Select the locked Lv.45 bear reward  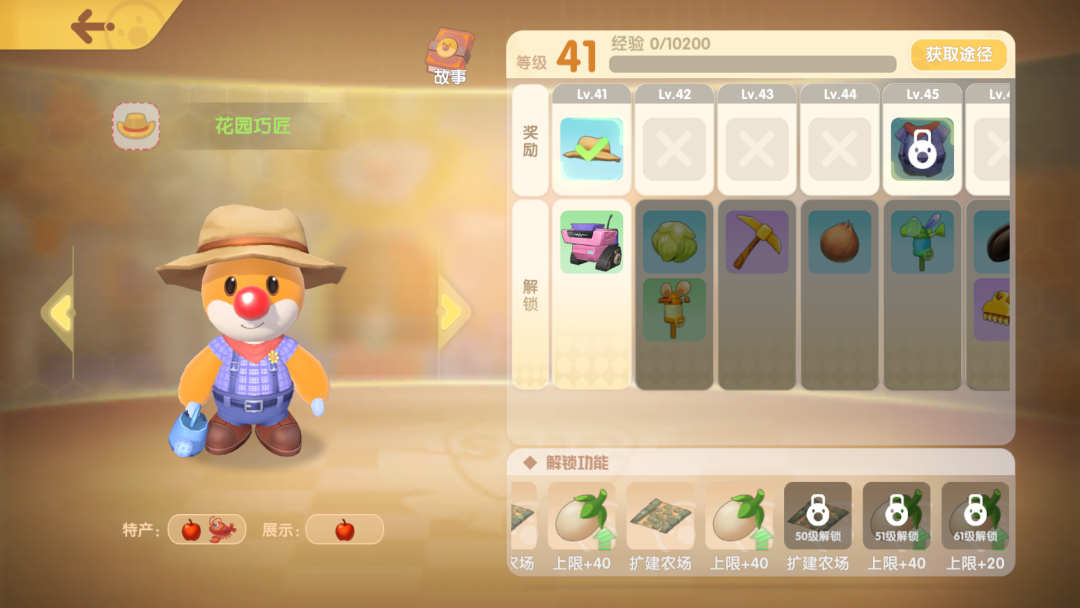pyautogui.click(x=922, y=149)
